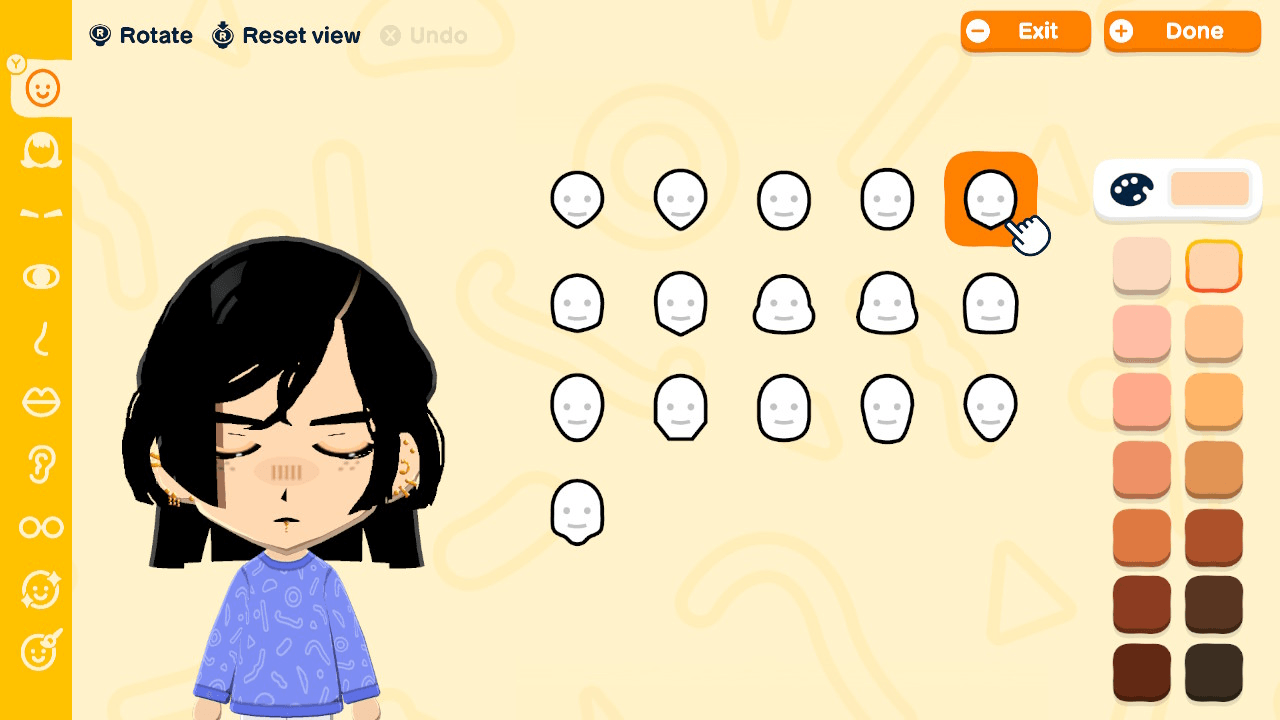
Task: Pick the first pointed-chin face shape
Action: coord(577,197)
